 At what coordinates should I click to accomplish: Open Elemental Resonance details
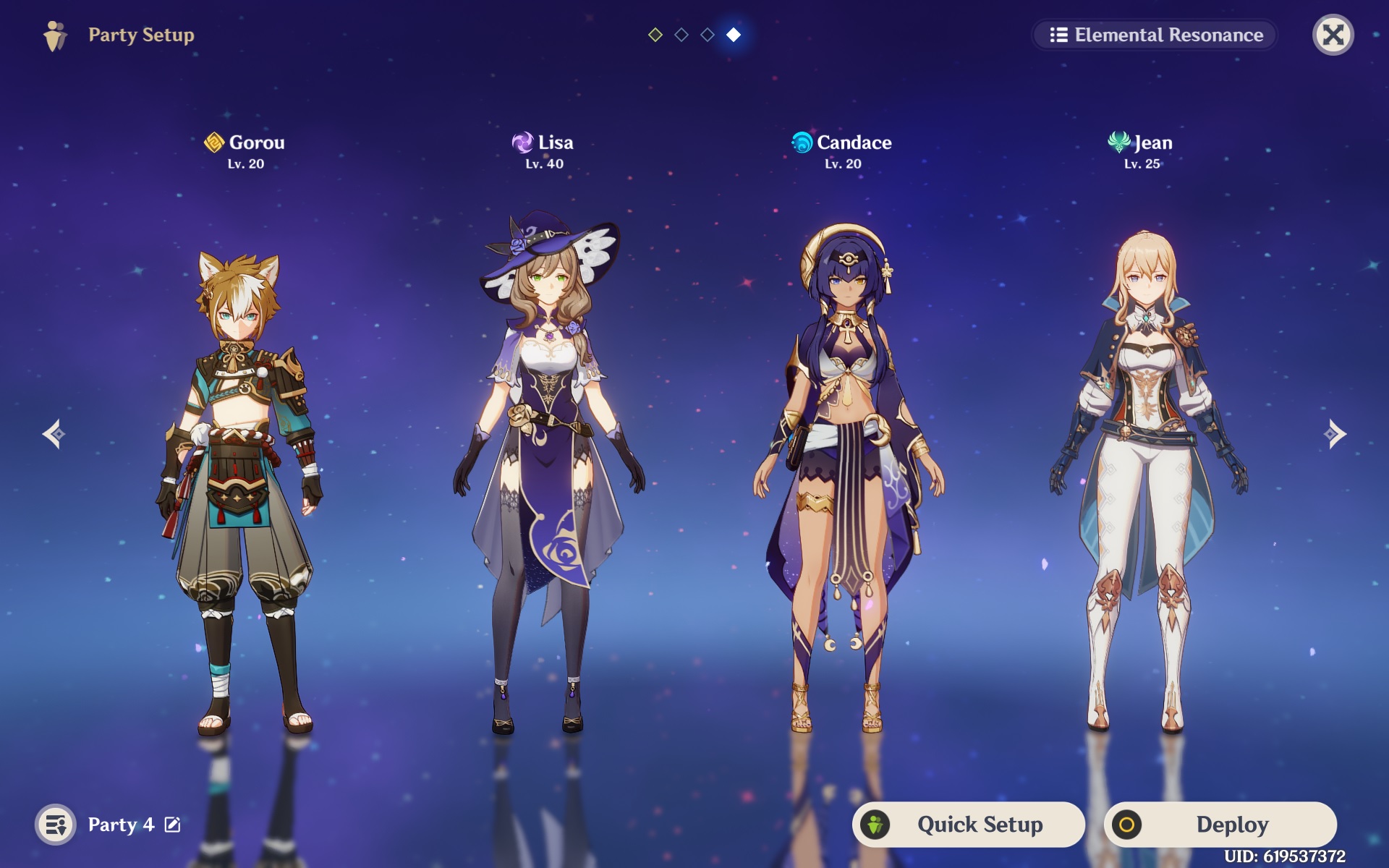(1153, 35)
